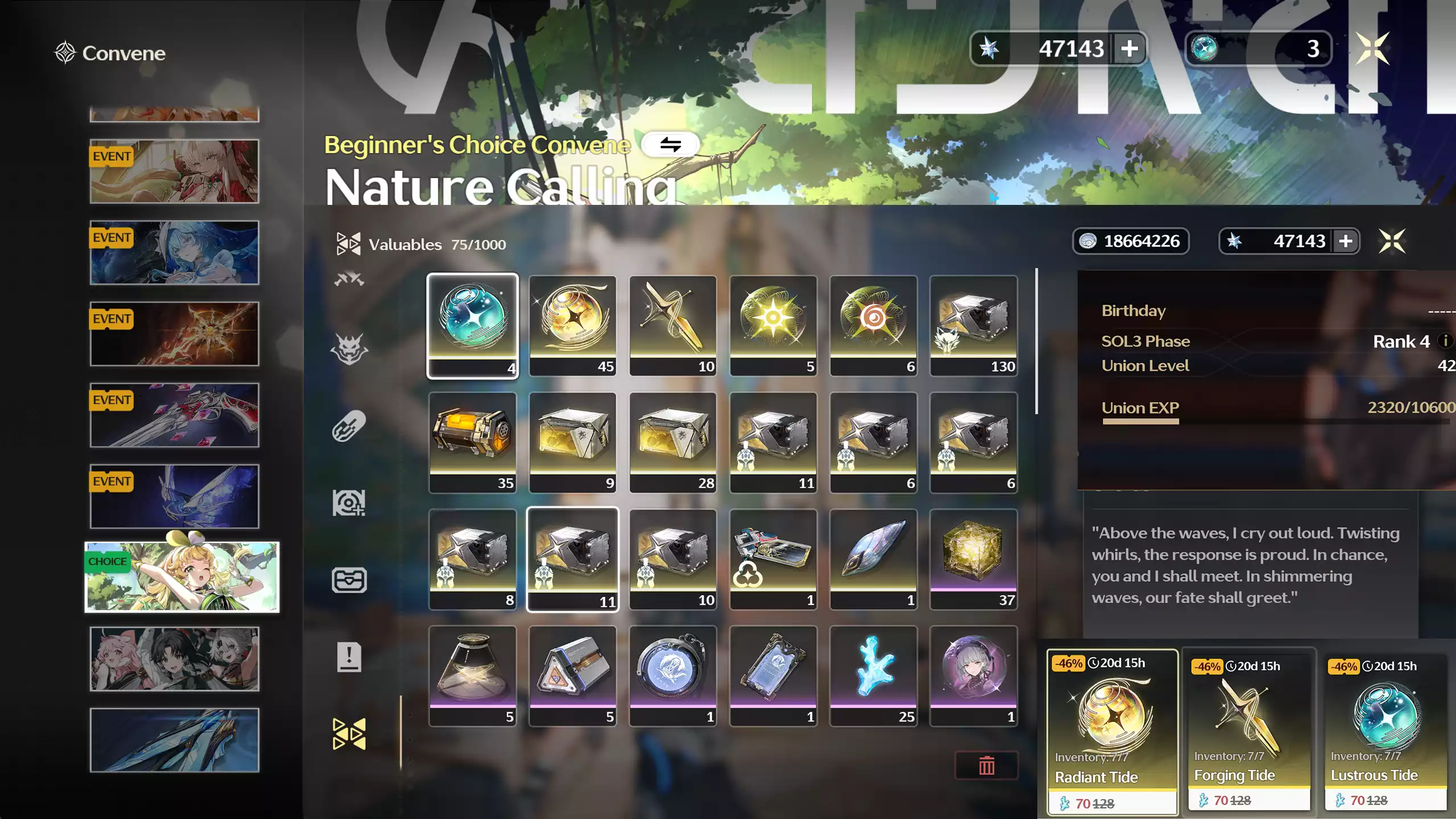The image size is (1456, 819).
Task: Open the crossed weapons inventory tab
Action: click(x=349, y=279)
